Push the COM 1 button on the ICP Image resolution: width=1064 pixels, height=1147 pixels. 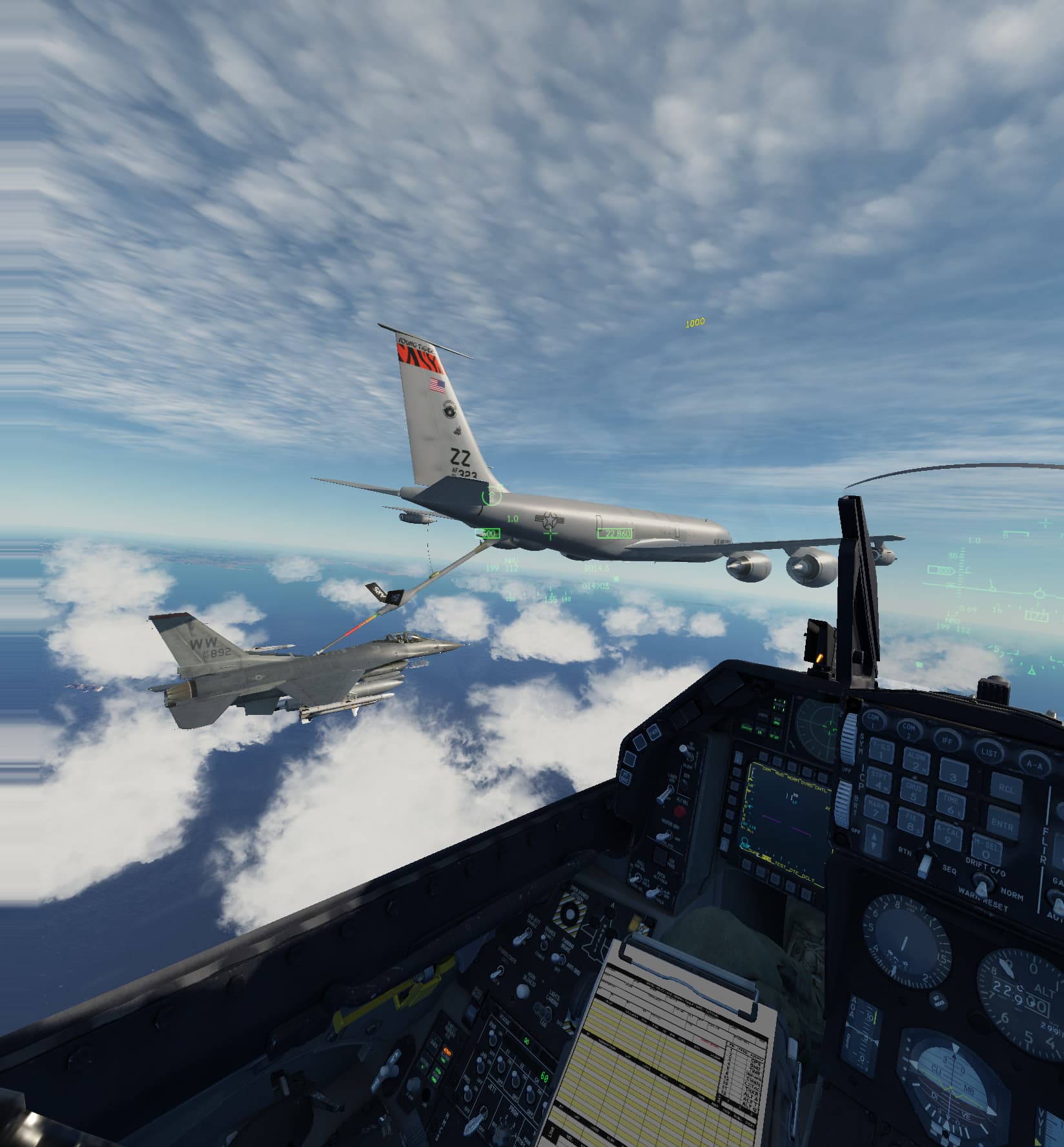pos(874,720)
